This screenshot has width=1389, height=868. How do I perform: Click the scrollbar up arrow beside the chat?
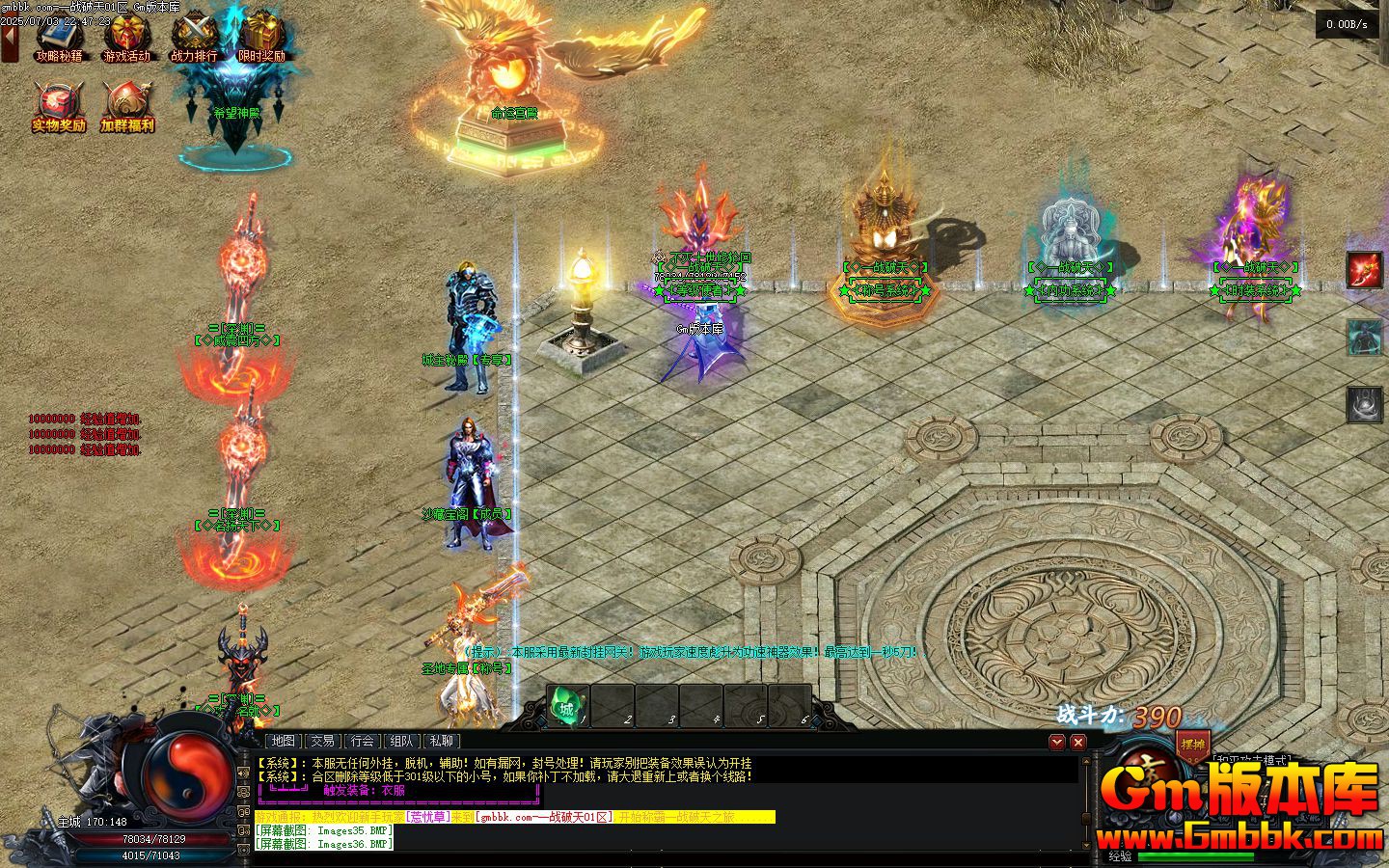pos(1086,761)
